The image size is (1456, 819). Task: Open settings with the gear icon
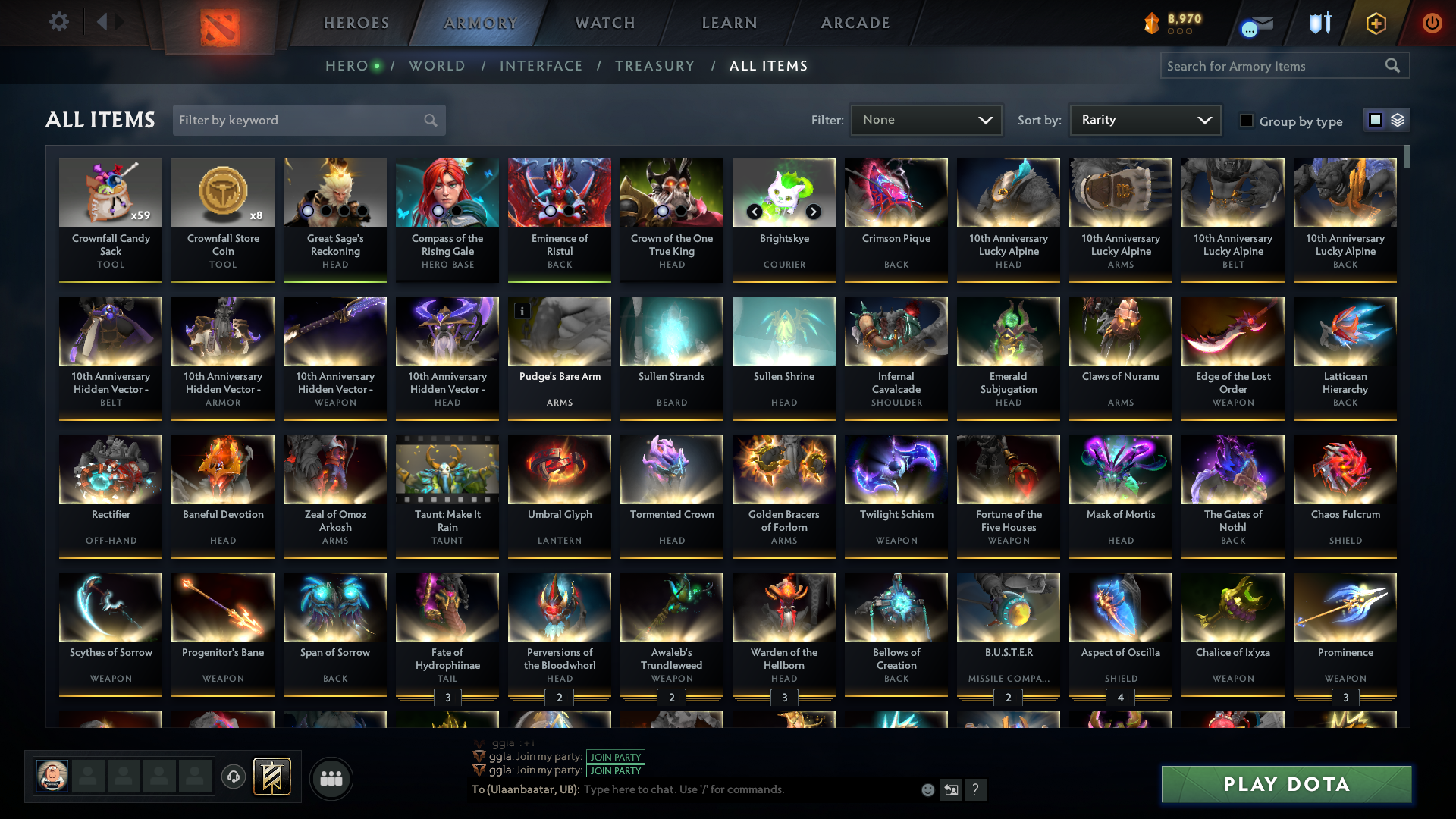[x=59, y=22]
